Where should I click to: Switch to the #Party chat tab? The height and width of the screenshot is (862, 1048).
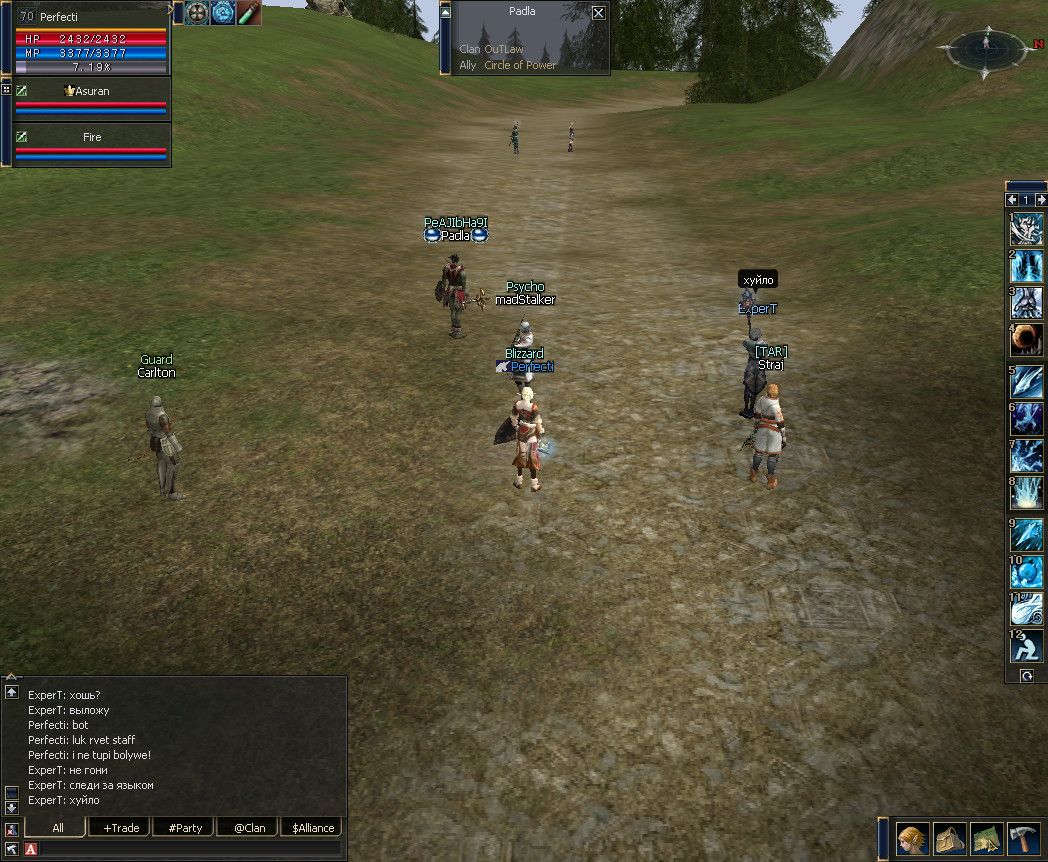click(x=185, y=828)
